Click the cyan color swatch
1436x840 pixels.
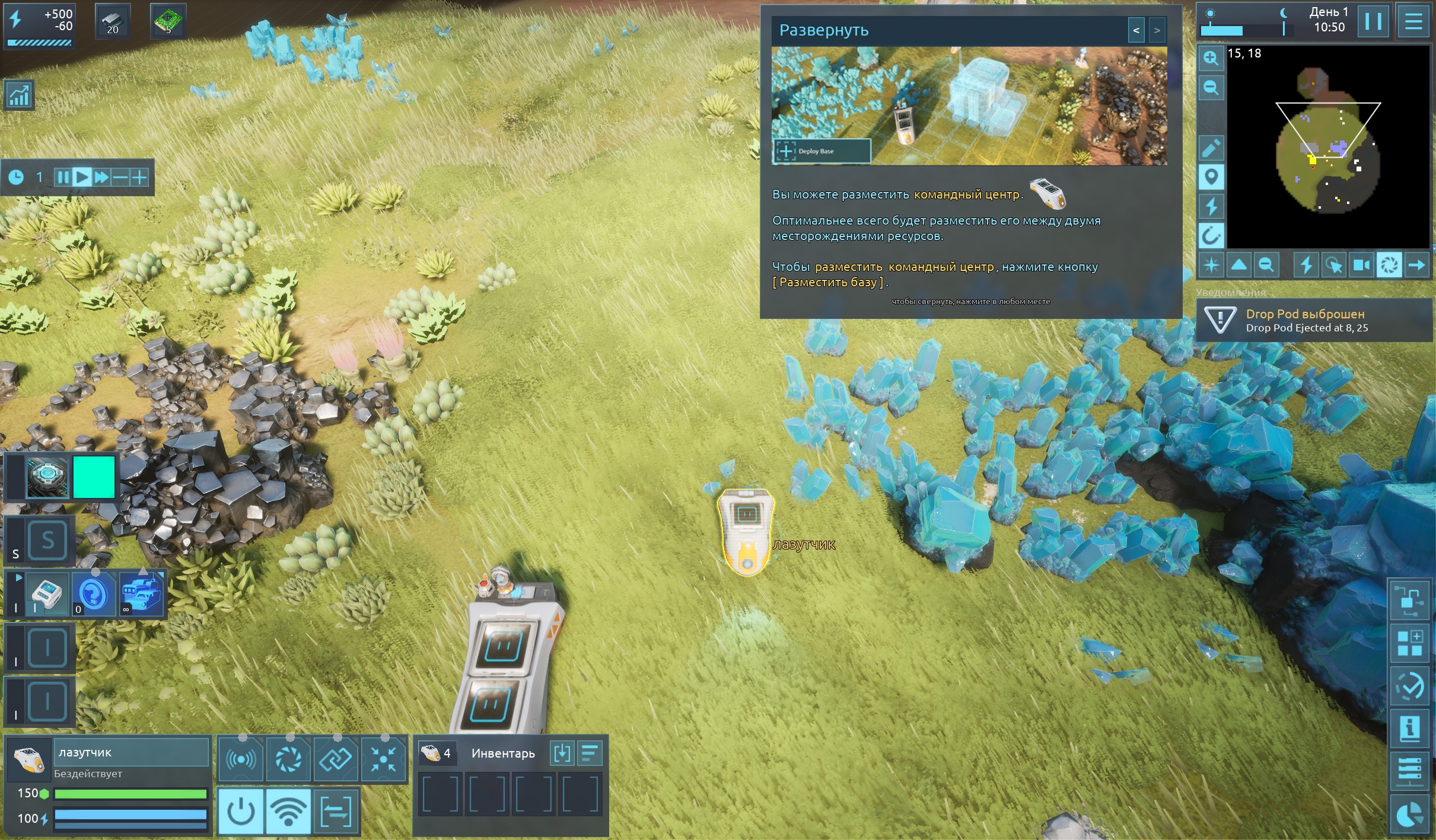[94, 477]
